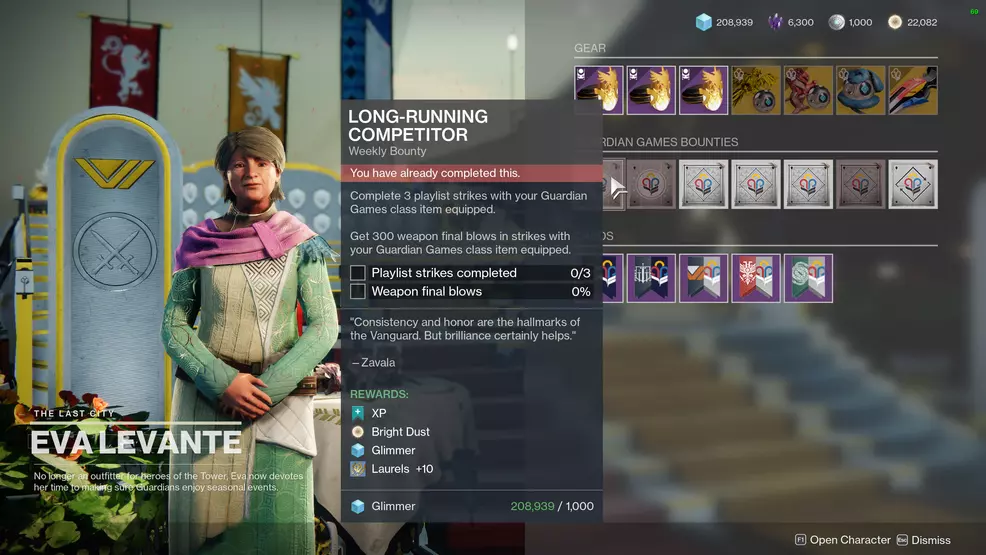Pick the dark blue gate-emblem banner card
The width and height of the screenshot is (986, 555).
652,278
